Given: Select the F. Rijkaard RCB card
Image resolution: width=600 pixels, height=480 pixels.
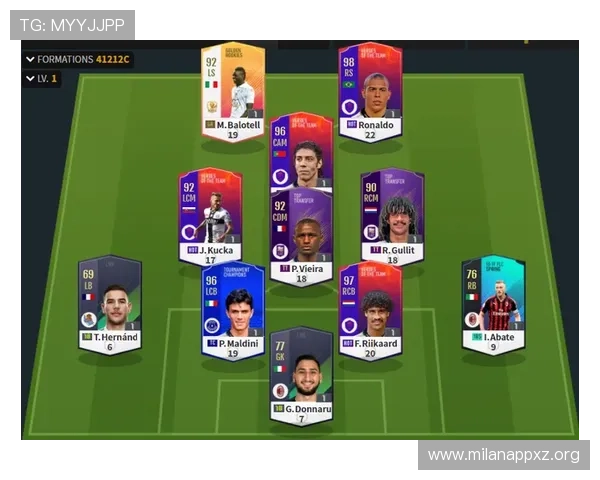Looking at the screenshot, I should (x=369, y=310).
